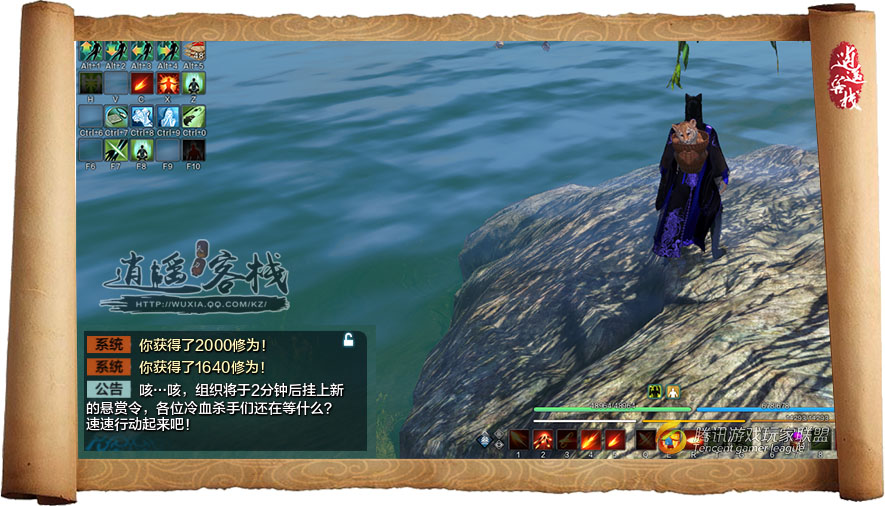Select the dark winged emblem skill on H

[x=91, y=83]
